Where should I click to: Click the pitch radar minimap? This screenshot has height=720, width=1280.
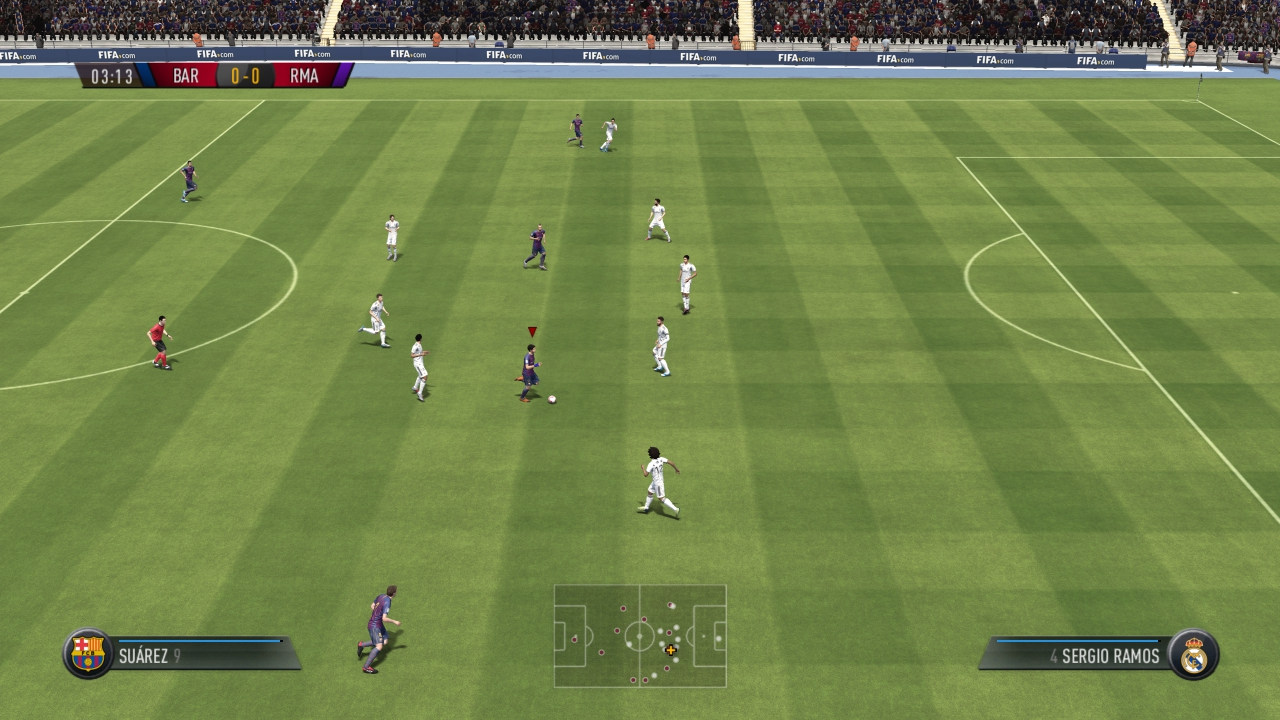click(640, 636)
